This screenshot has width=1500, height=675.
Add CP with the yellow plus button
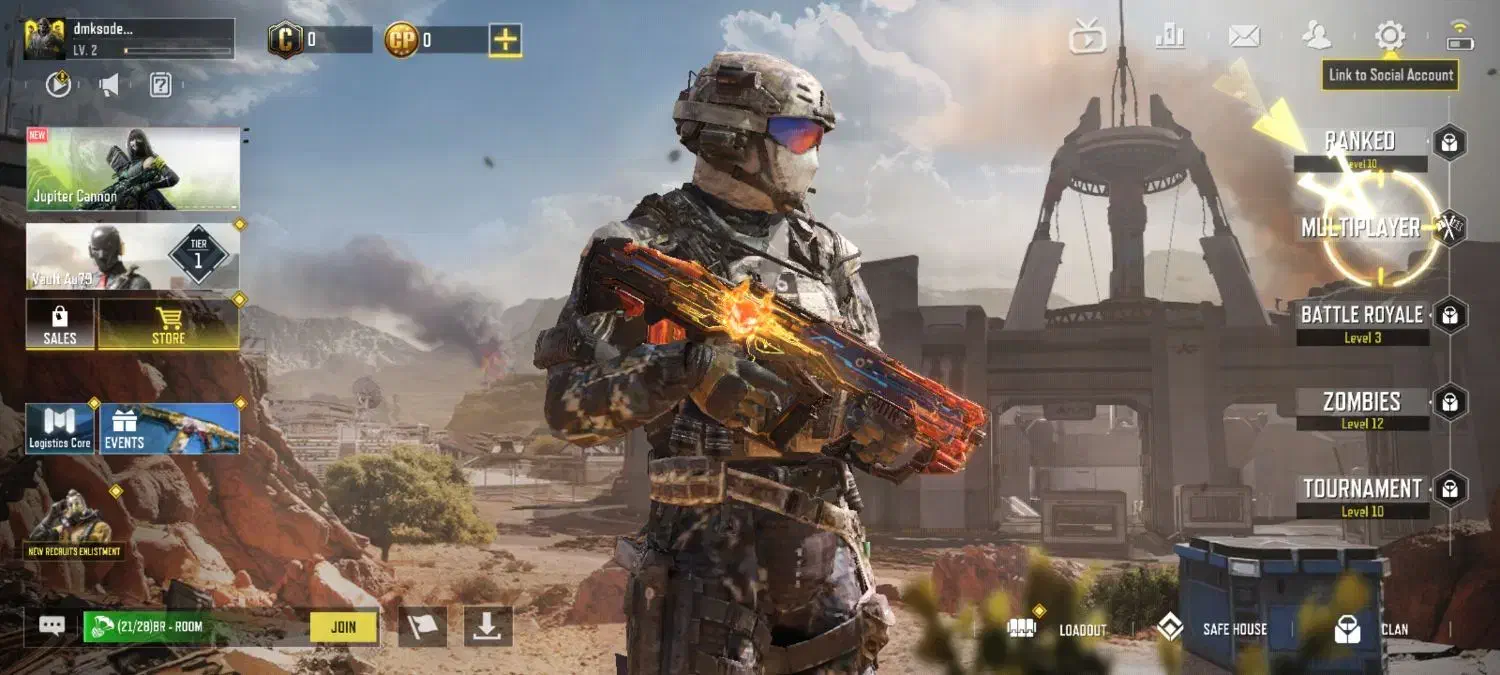tap(505, 40)
